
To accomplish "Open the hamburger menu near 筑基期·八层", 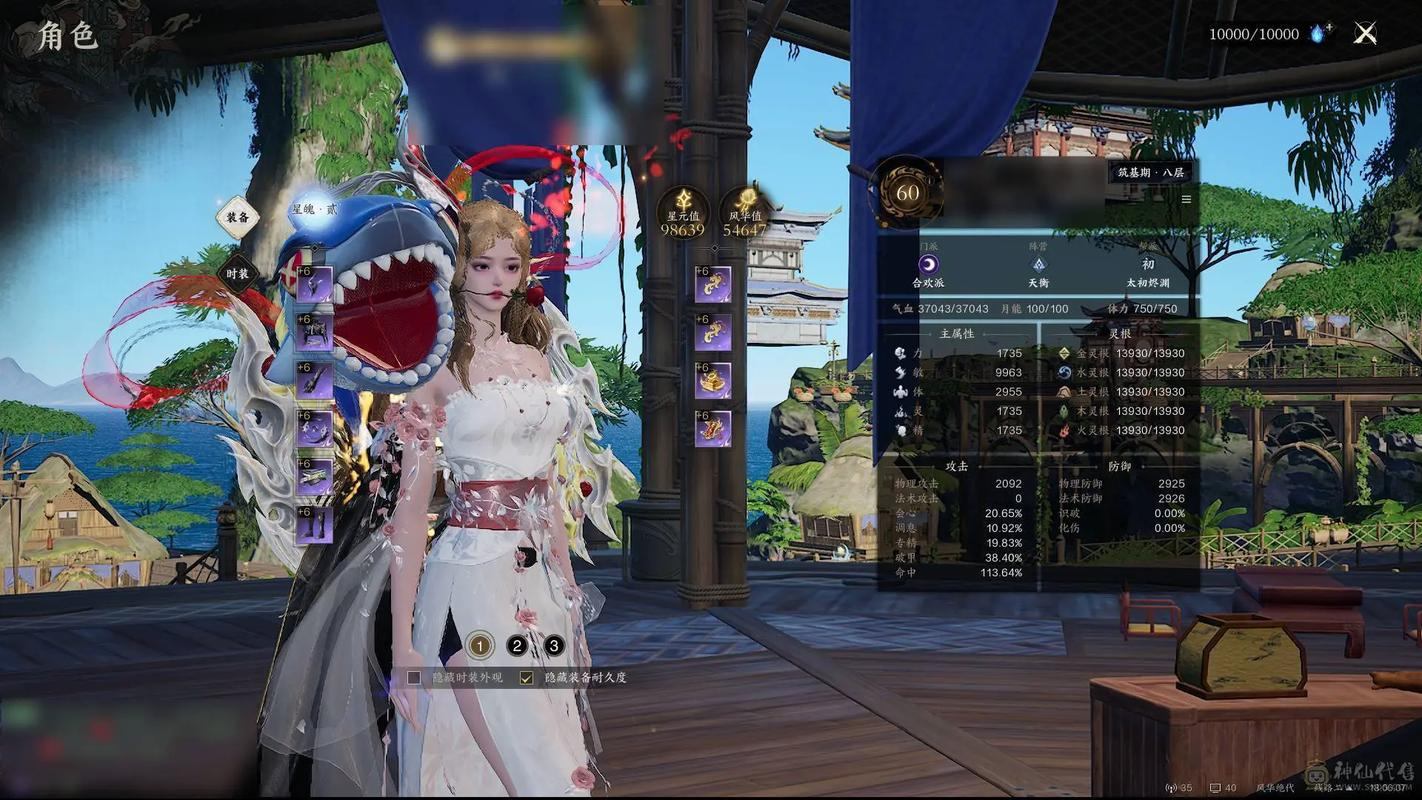I will click(1186, 197).
